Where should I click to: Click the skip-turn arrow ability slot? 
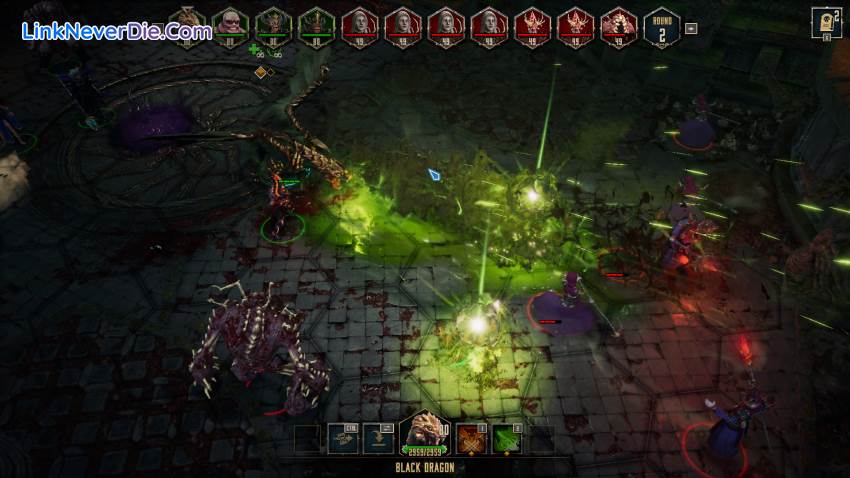pyautogui.click(x=378, y=438)
